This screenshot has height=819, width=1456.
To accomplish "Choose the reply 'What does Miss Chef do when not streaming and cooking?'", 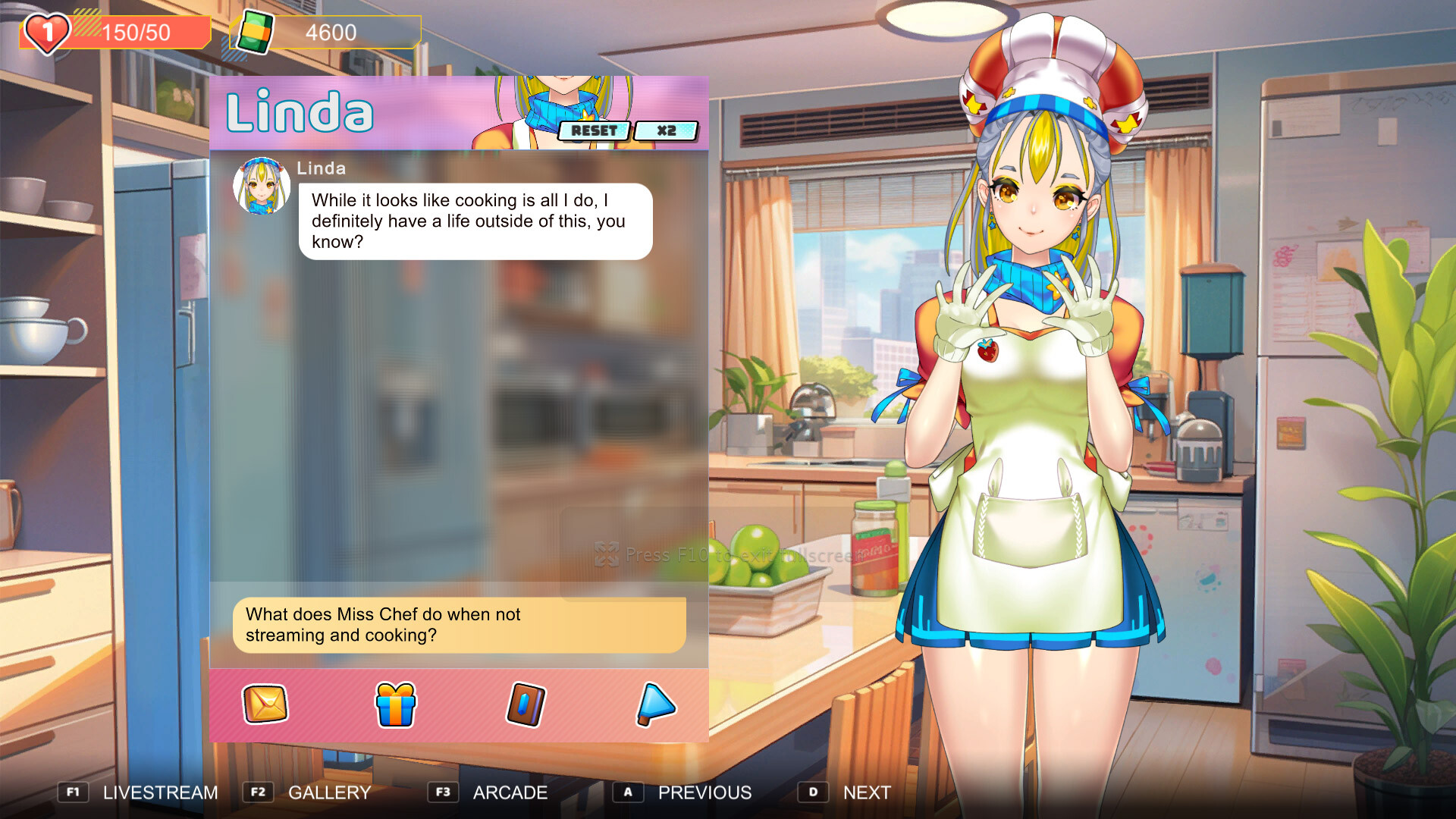I will point(455,625).
